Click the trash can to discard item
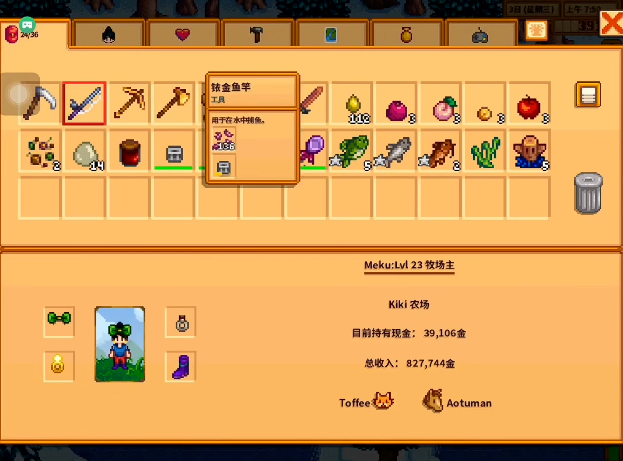 point(588,193)
